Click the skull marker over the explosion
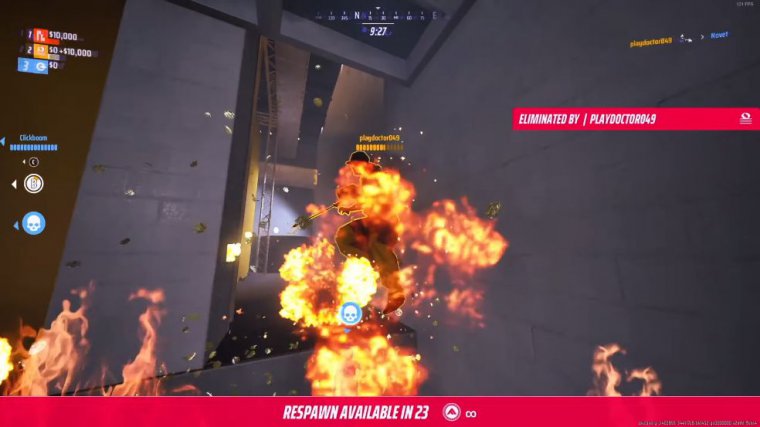 point(350,314)
